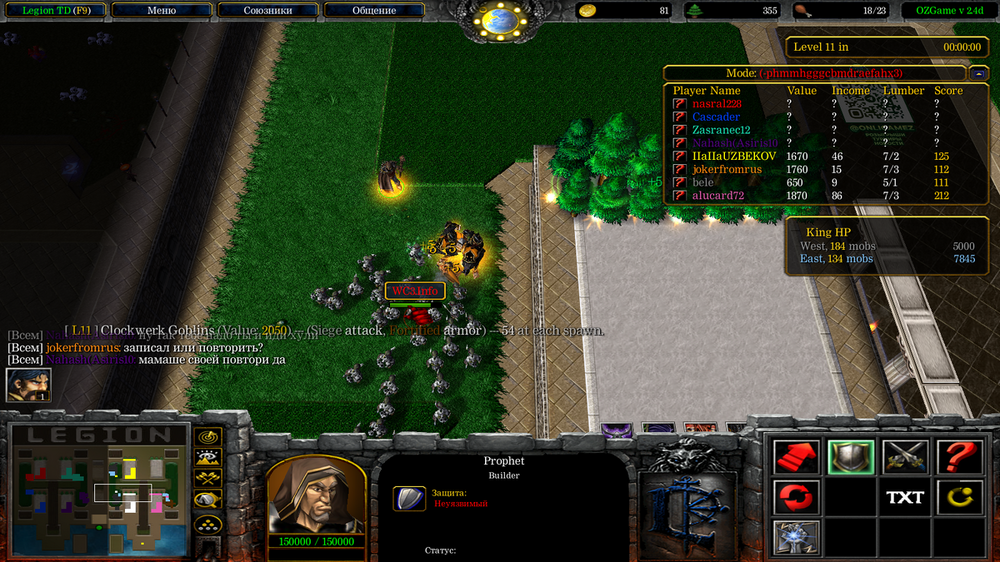Image resolution: width=1000 pixels, height=562 pixels.
Task: Click the TXT command button
Action: [905, 497]
